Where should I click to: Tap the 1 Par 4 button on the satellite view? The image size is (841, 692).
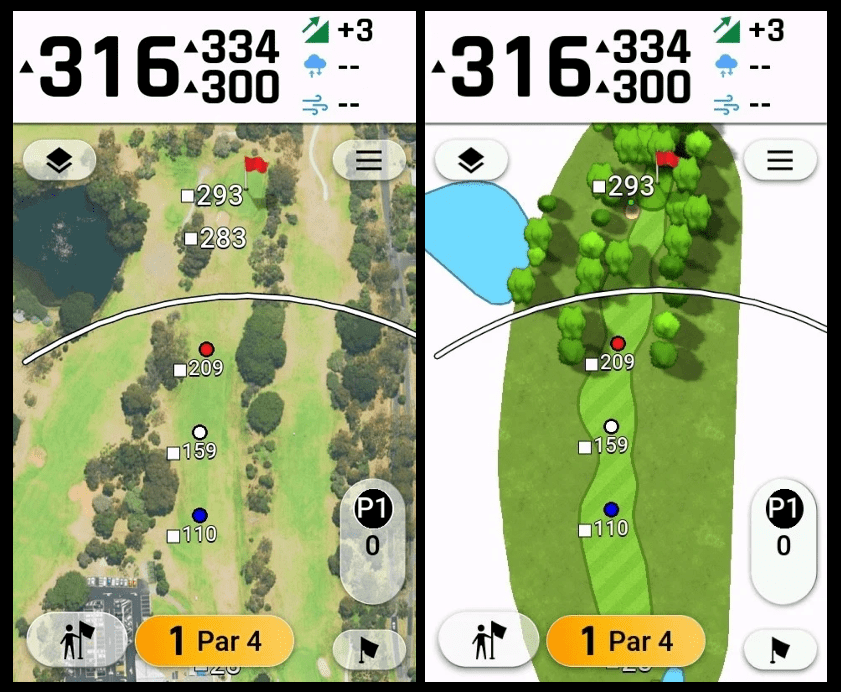(214, 641)
